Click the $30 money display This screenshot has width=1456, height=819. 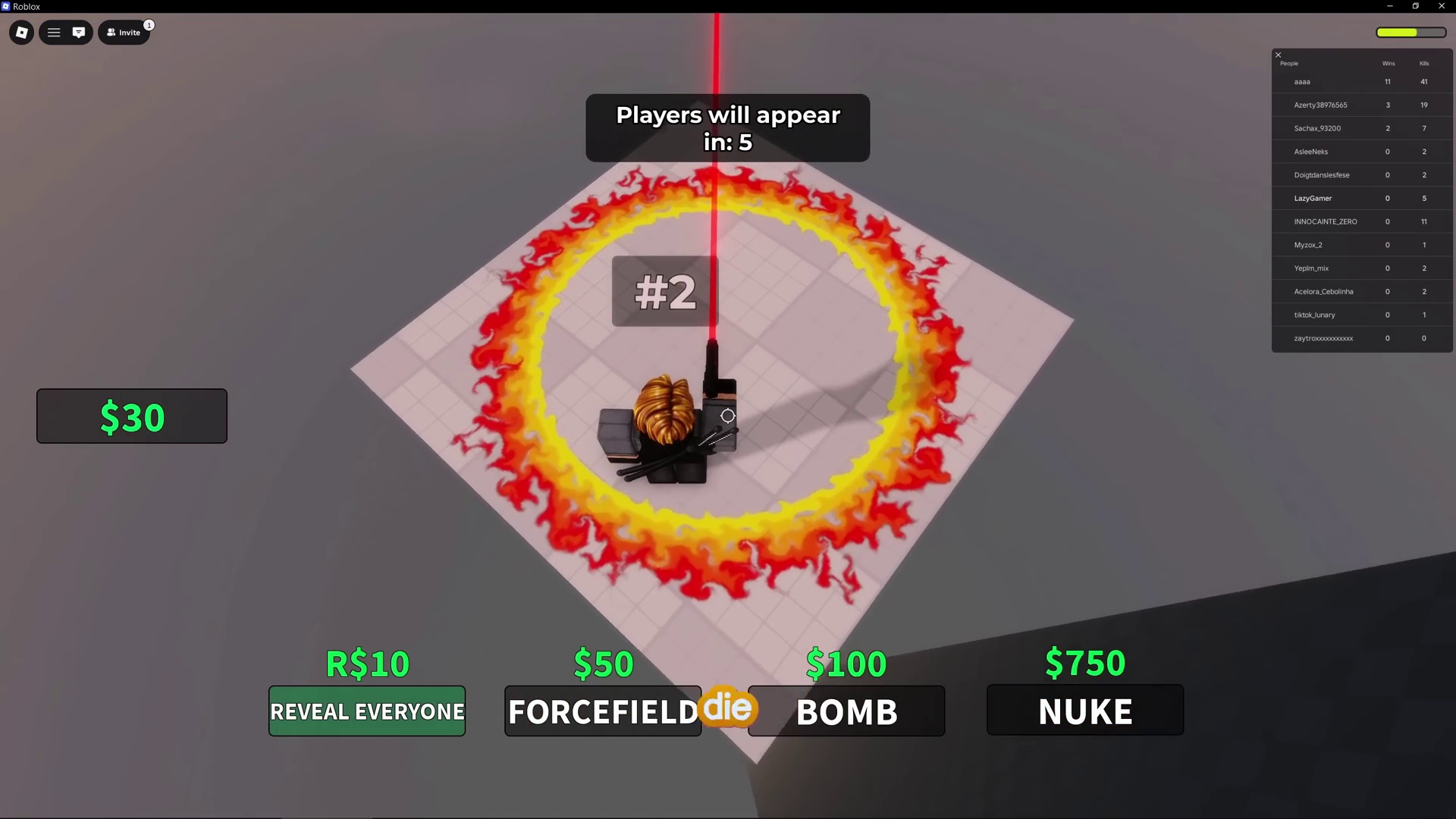pos(131,416)
